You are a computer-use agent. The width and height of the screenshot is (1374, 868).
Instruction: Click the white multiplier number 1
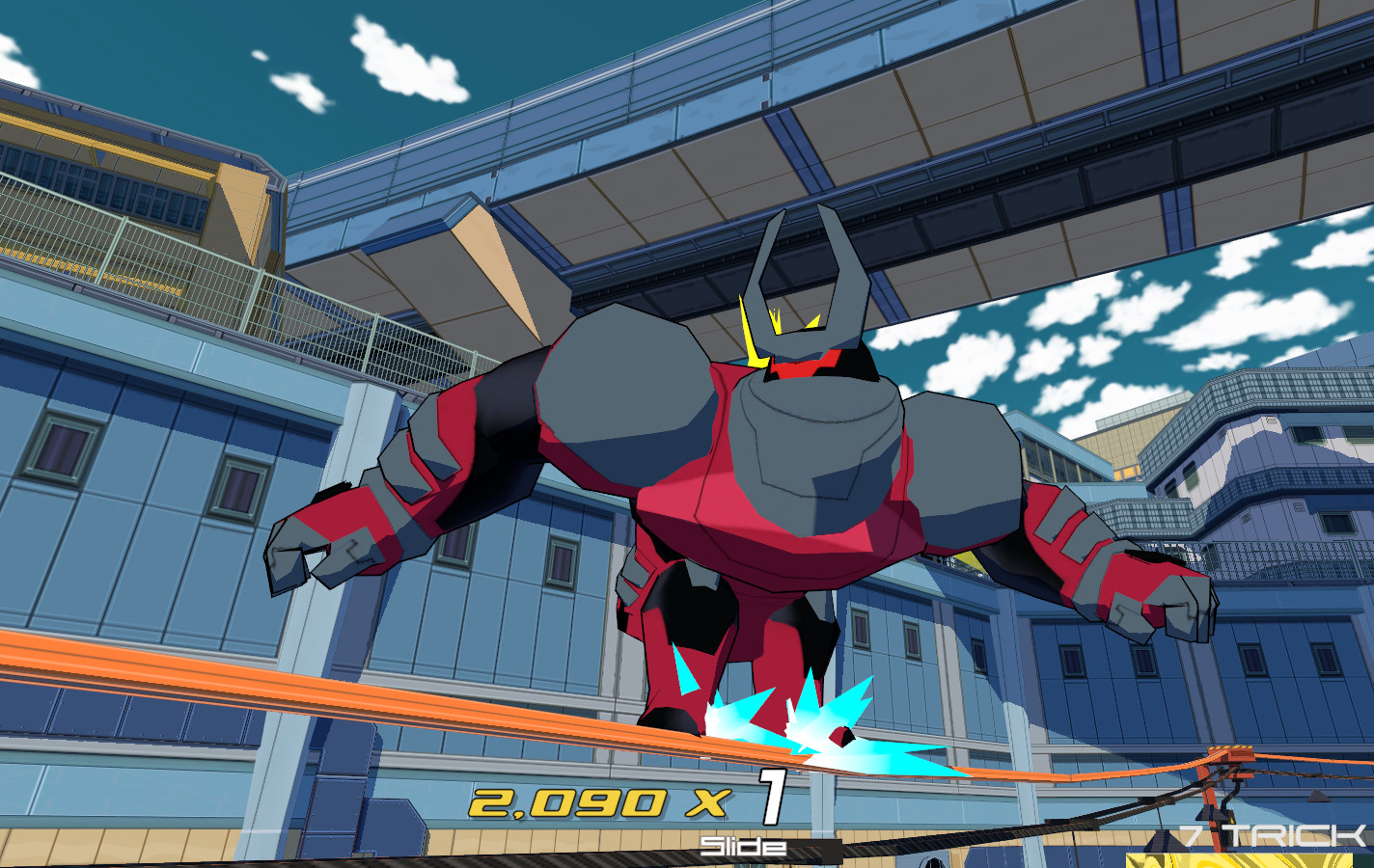772,798
